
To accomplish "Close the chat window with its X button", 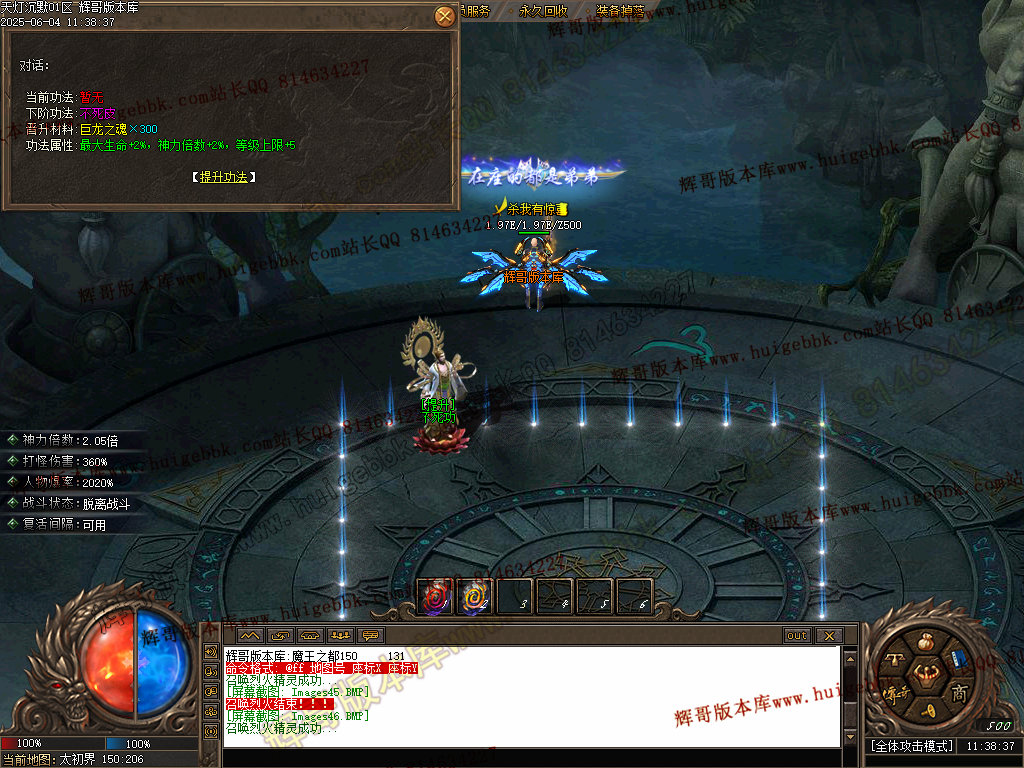I will [828, 636].
